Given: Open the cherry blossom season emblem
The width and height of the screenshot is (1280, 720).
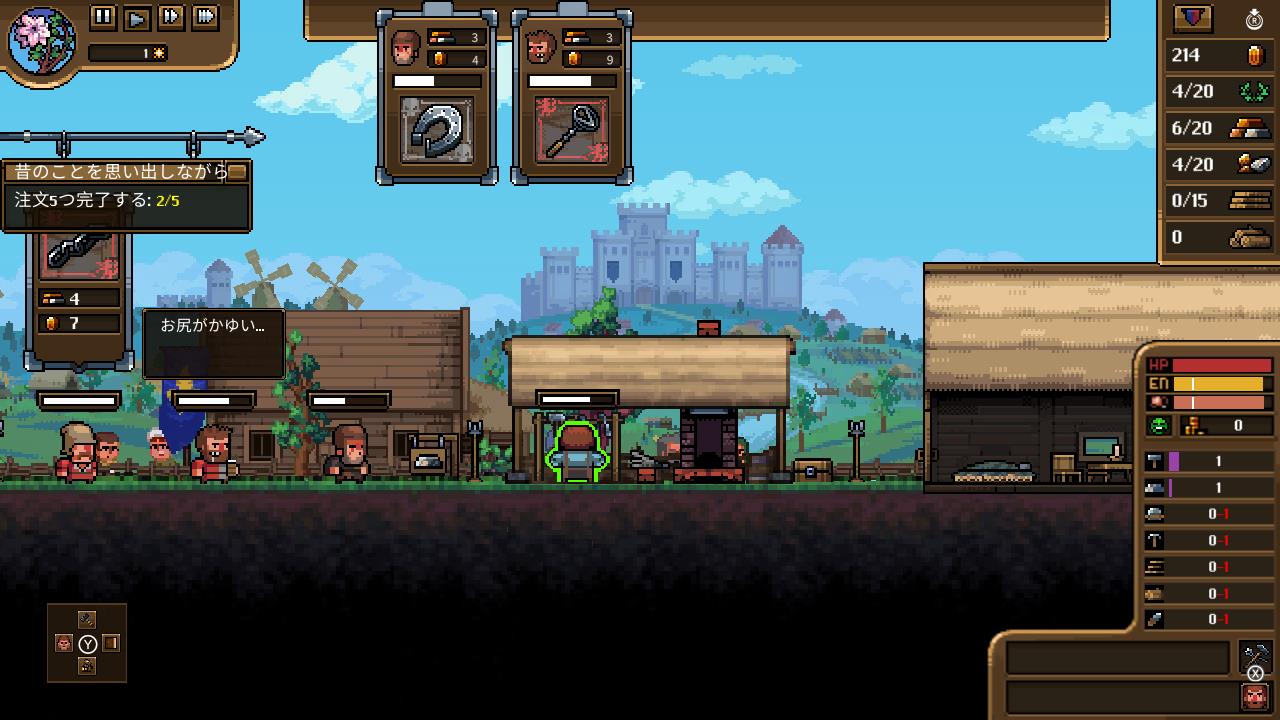Looking at the screenshot, I should pos(42,40).
